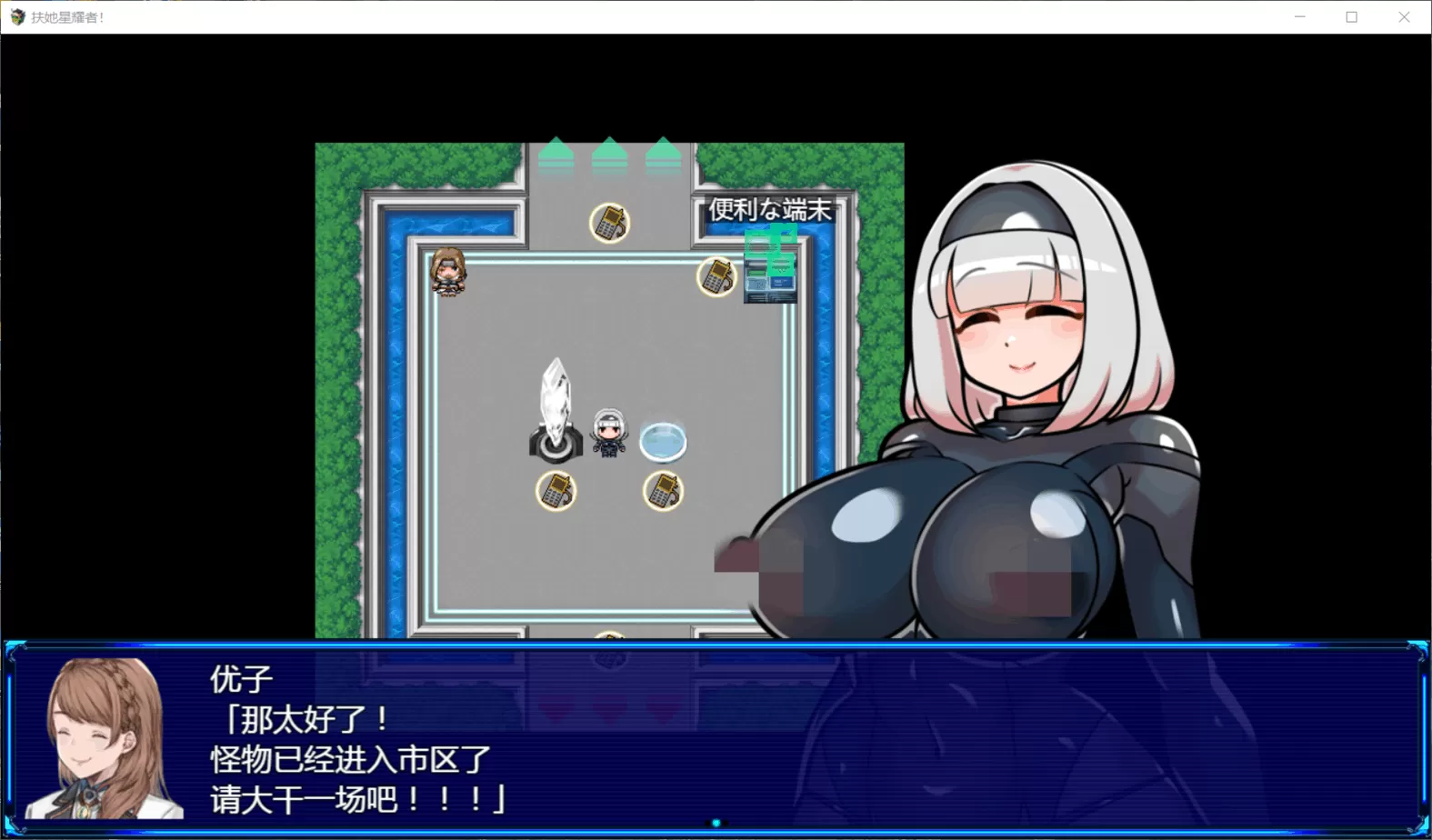Select the cellphone icon next to the water basin
This screenshot has height=840, width=1432.
pos(663,492)
